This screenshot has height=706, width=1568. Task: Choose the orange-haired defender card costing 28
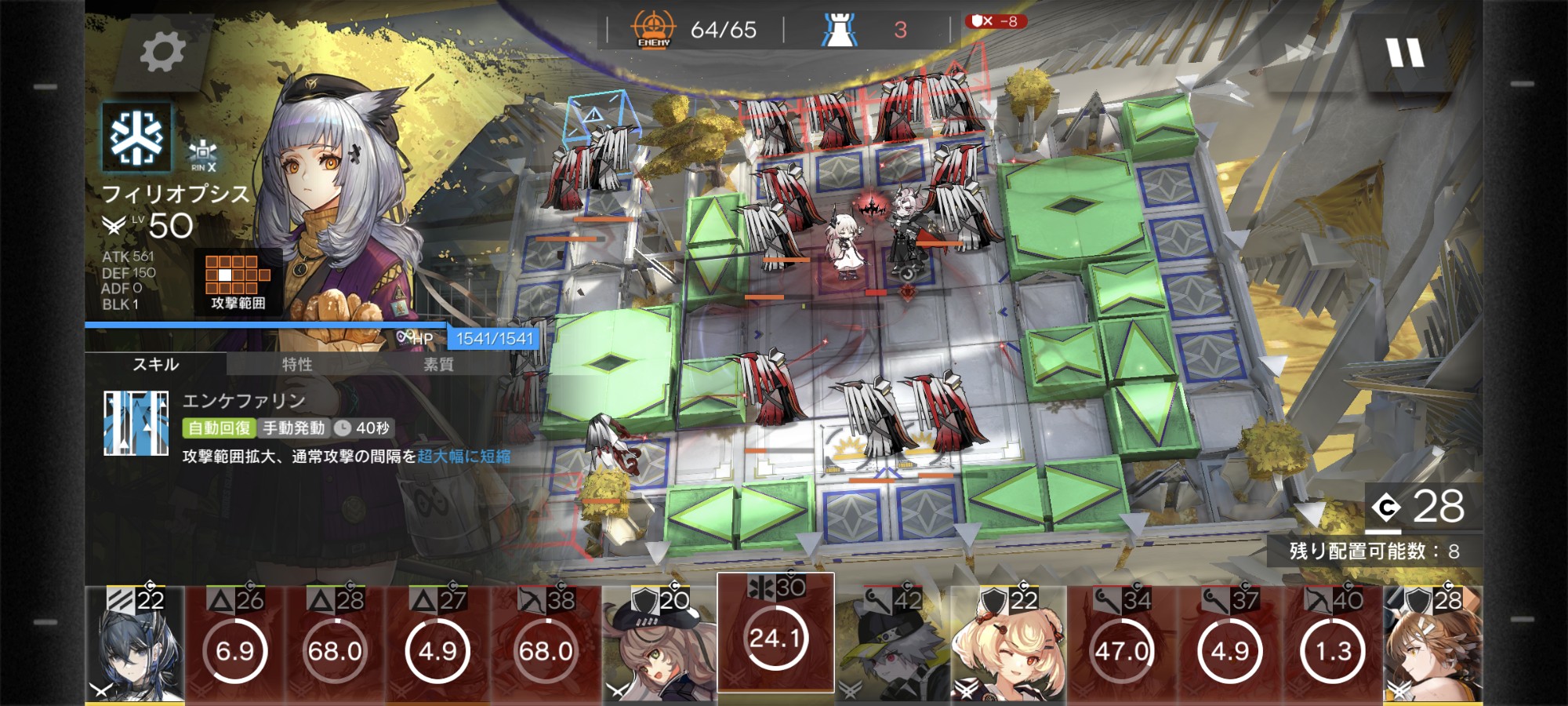1433,645
